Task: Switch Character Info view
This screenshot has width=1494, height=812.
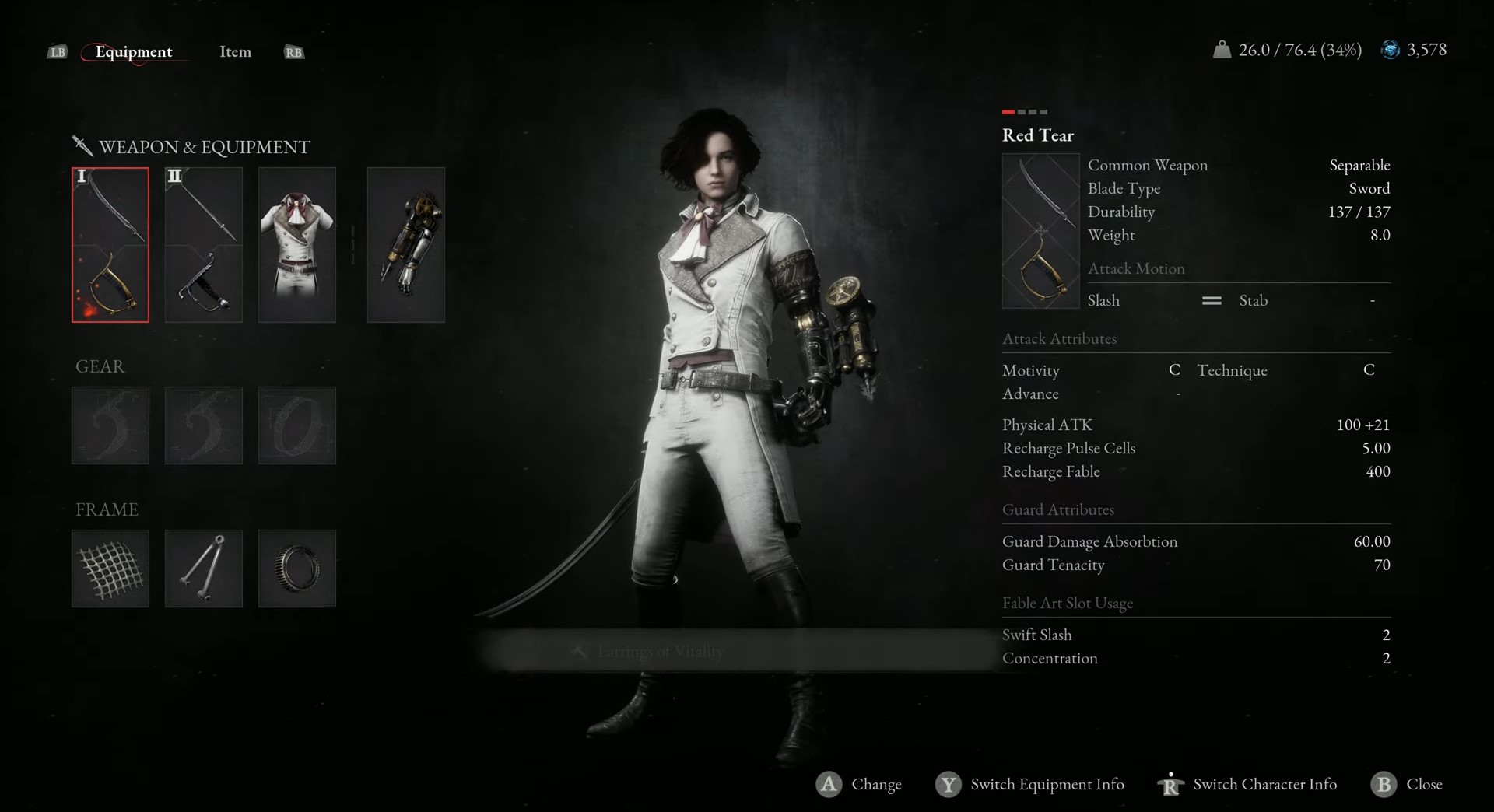Action: tap(1249, 784)
